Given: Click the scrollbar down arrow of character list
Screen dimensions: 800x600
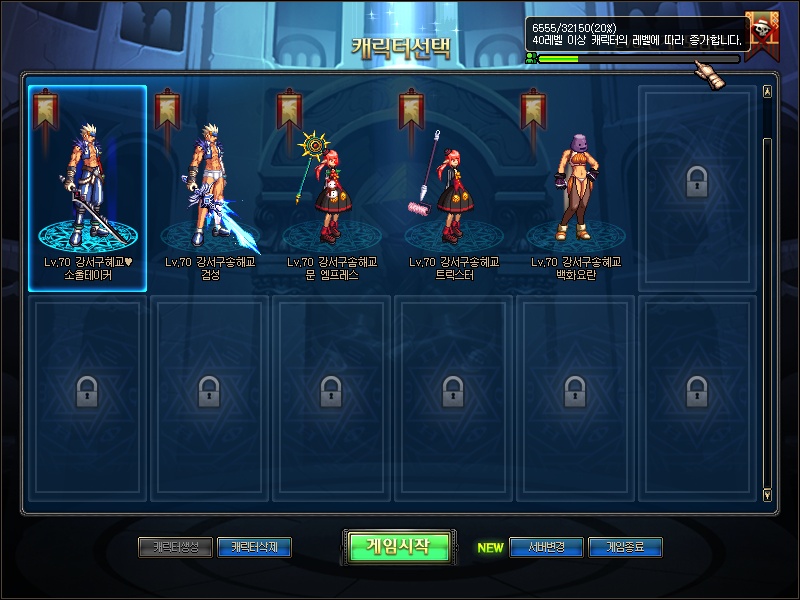Looking at the screenshot, I should point(767,493).
